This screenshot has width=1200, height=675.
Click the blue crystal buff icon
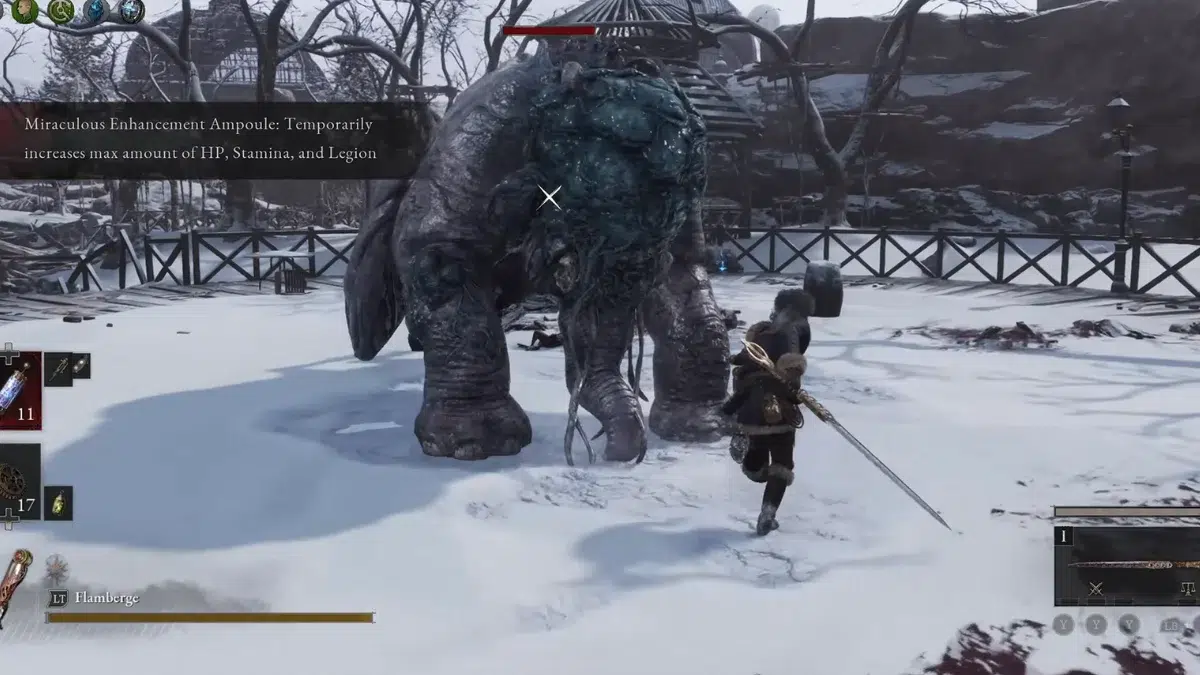point(96,11)
